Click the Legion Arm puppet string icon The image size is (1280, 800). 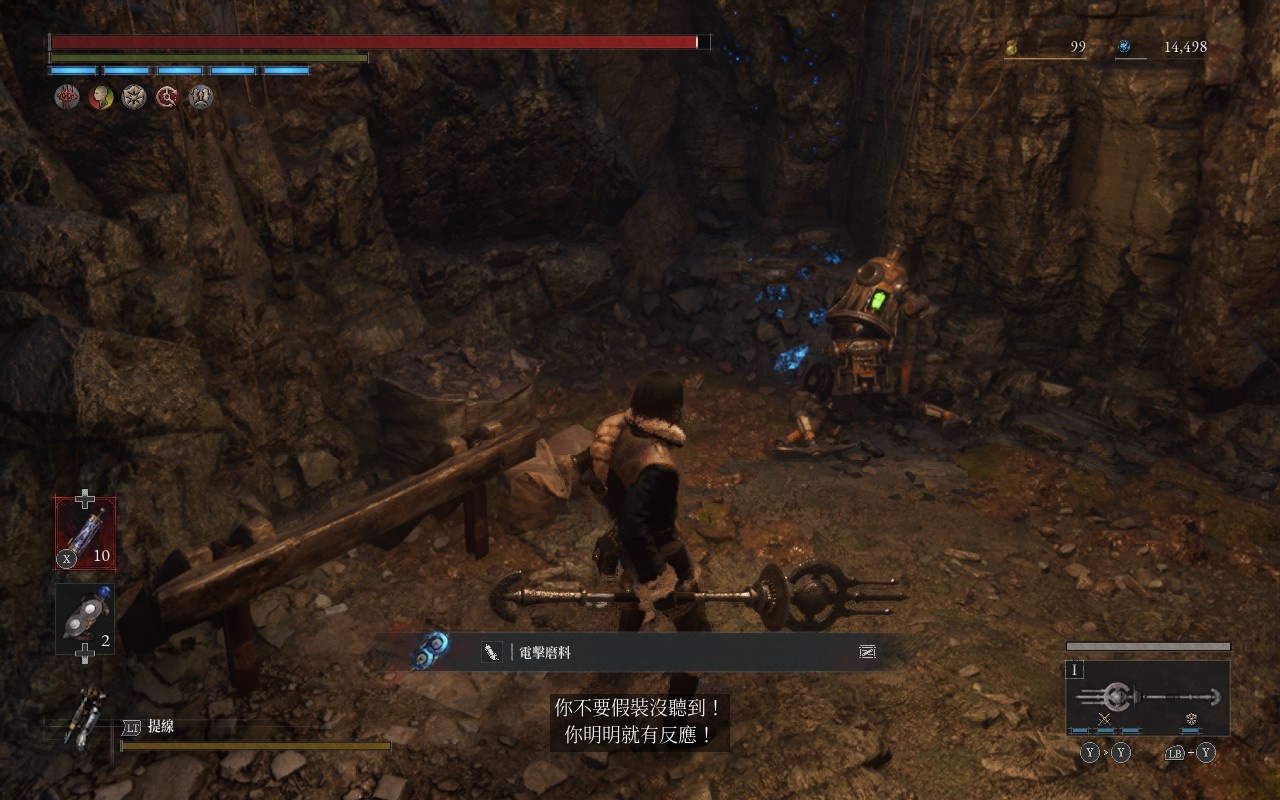(85, 716)
